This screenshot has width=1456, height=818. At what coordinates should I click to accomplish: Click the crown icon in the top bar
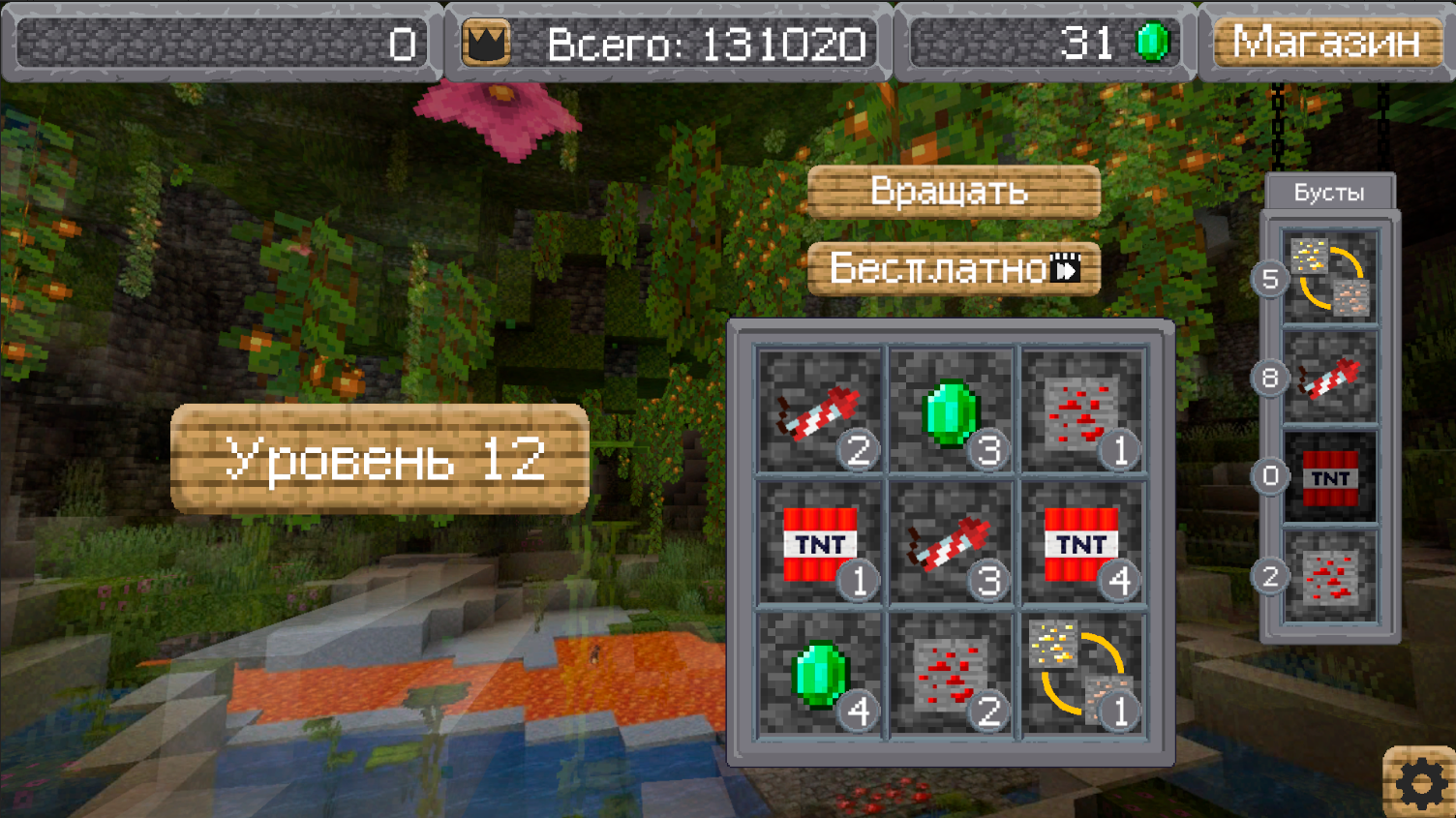click(489, 41)
